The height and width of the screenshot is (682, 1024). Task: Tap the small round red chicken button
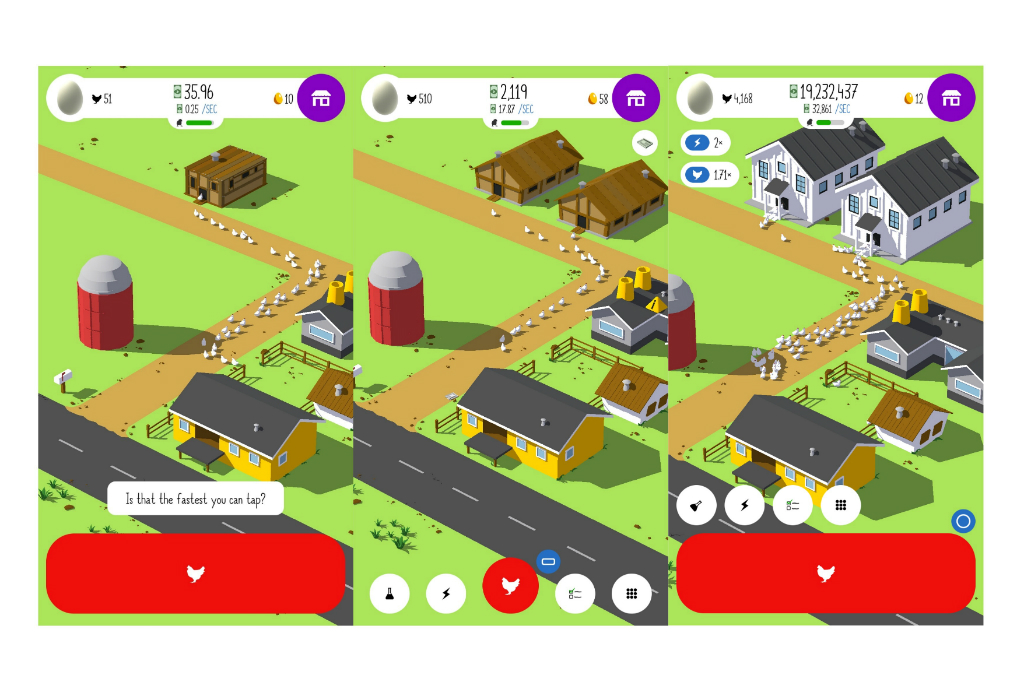click(x=510, y=586)
